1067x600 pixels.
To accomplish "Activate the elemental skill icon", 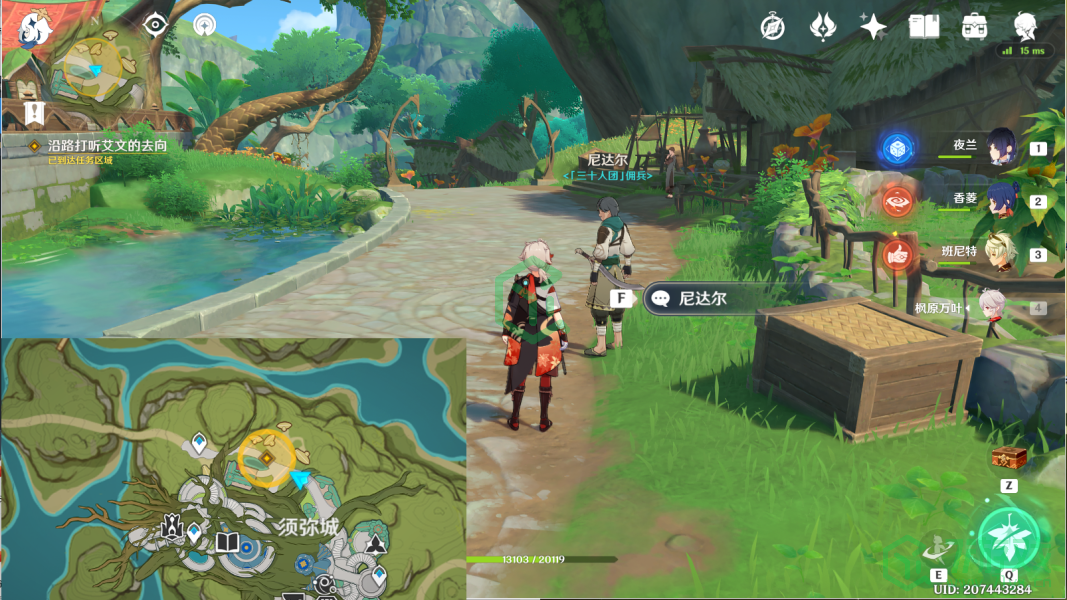I will 939,547.
